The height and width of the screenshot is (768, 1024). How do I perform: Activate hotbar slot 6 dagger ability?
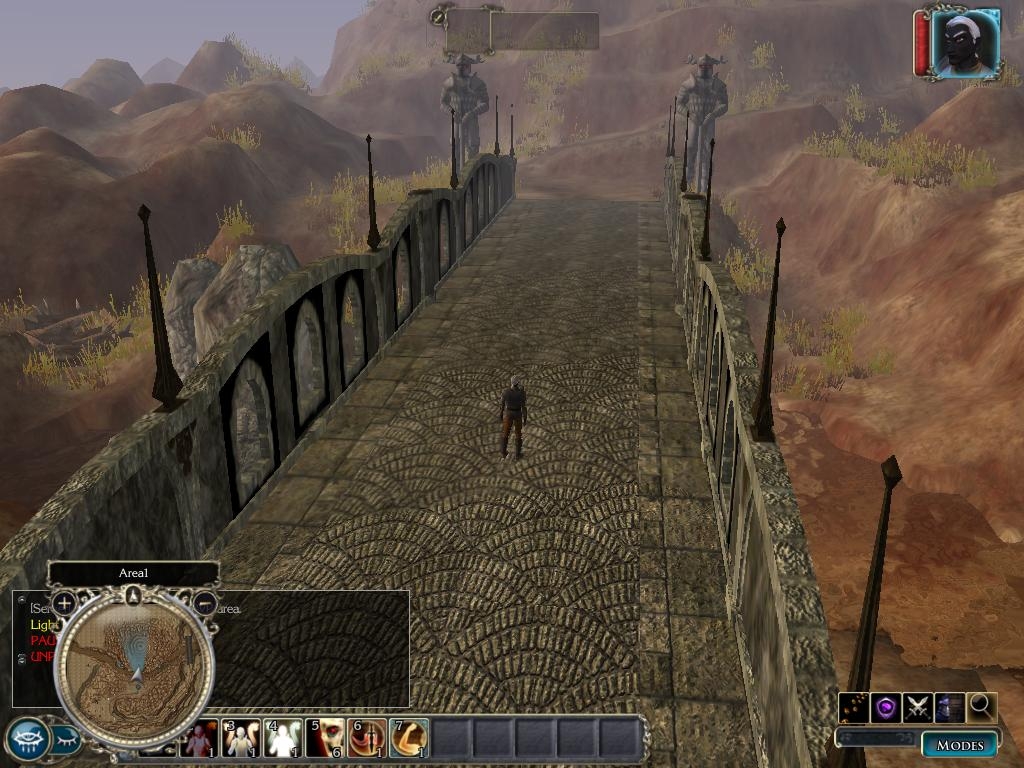click(366, 739)
